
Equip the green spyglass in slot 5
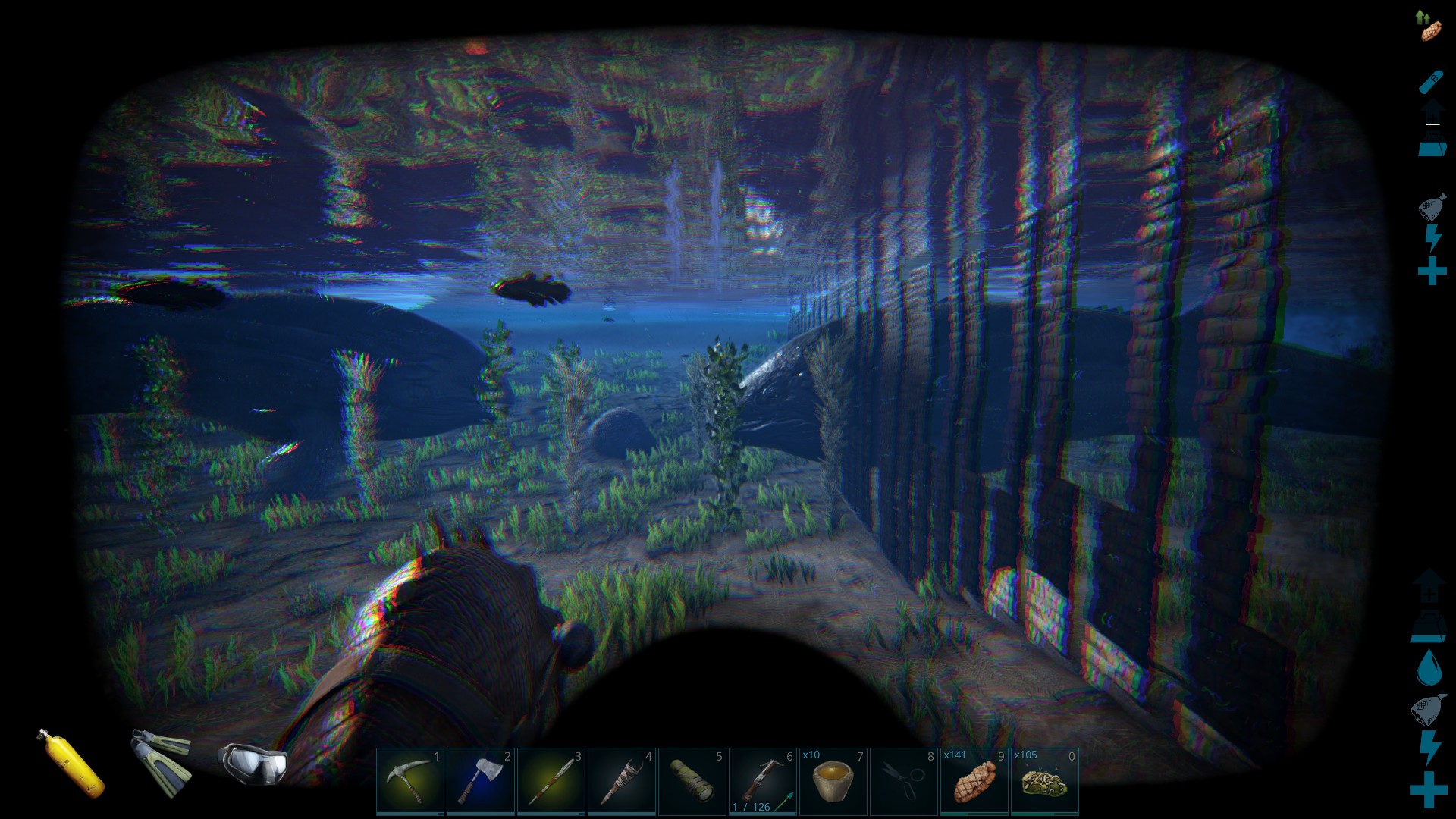(x=692, y=780)
